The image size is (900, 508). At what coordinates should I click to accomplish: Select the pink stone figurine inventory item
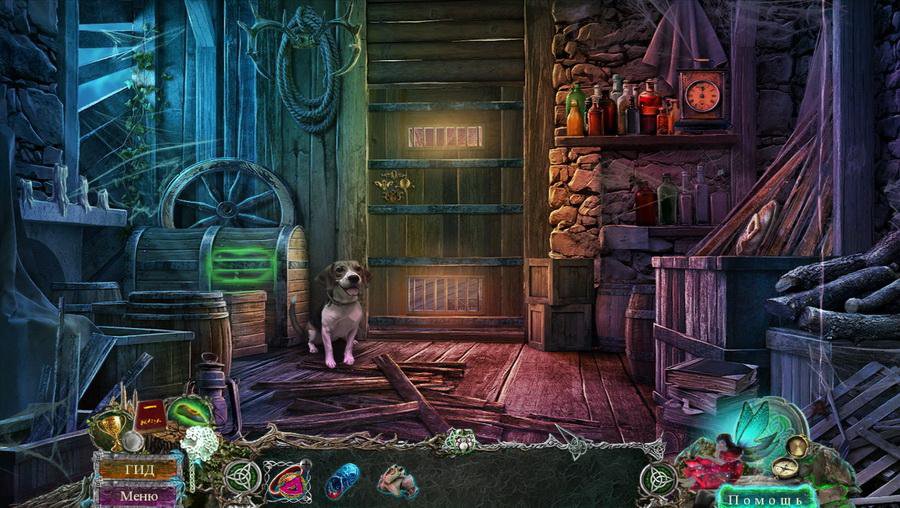(397, 481)
